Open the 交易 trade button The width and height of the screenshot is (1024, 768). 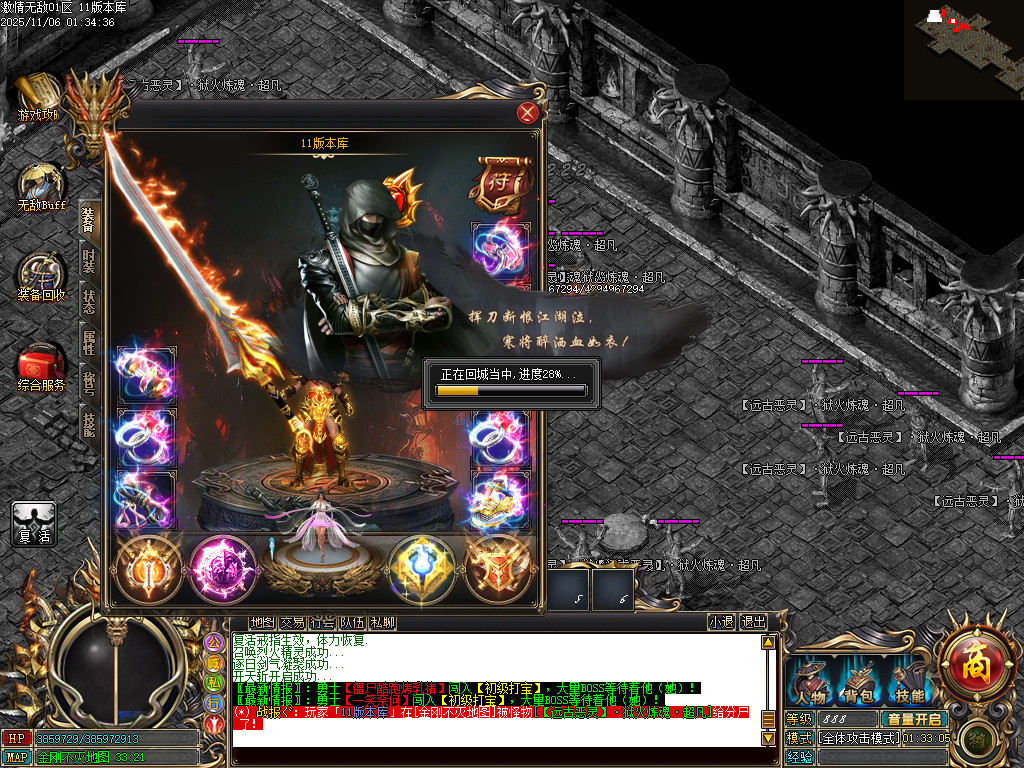[292, 622]
